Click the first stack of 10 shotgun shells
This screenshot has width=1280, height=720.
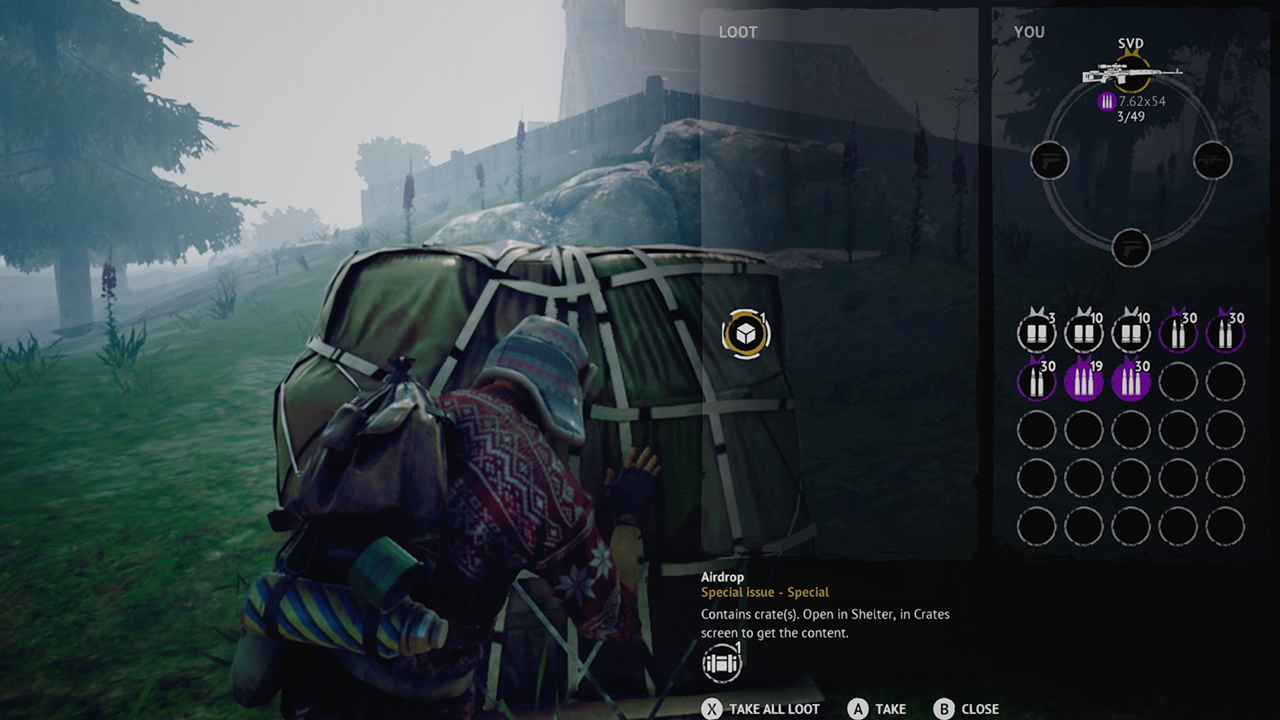1084,330
